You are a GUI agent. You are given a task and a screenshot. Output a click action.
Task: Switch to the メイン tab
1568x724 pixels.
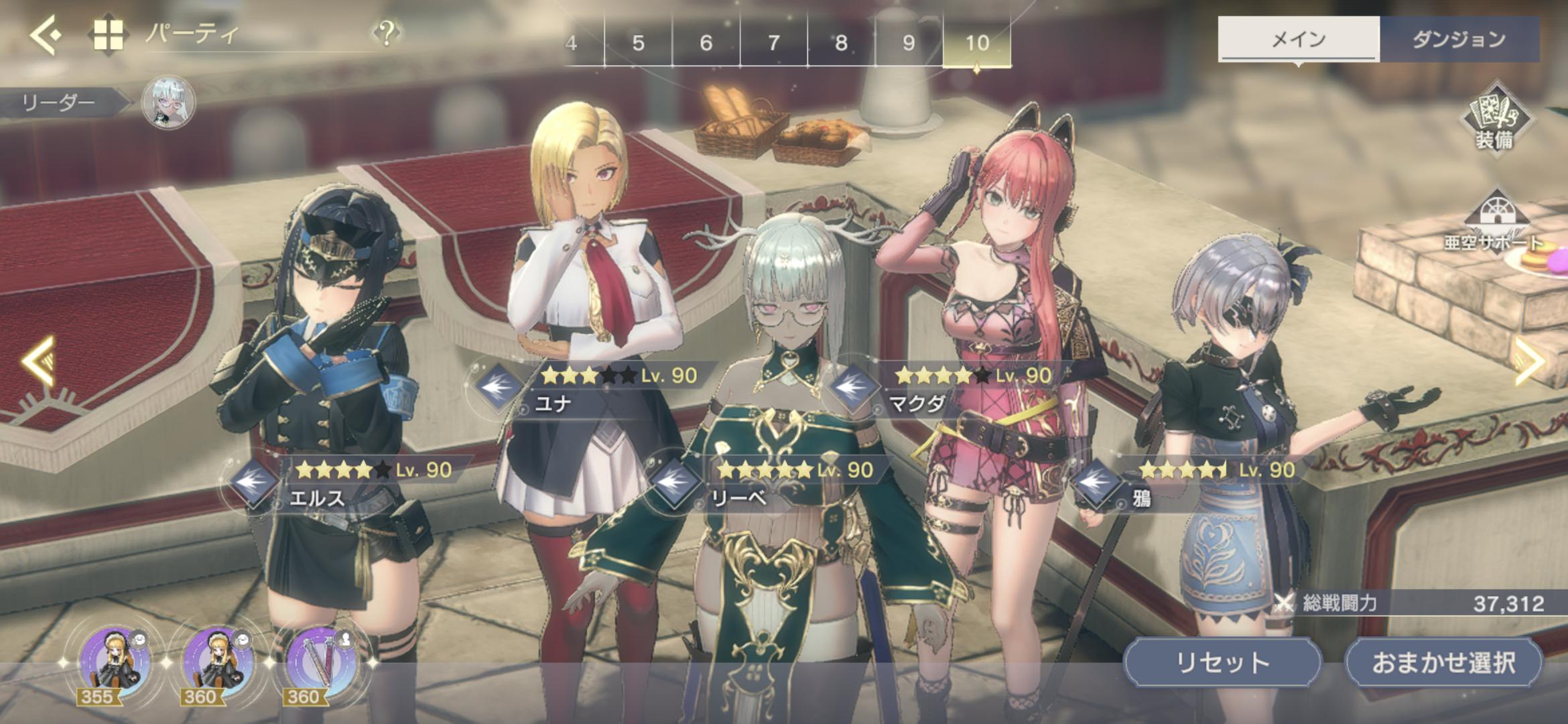[1298, 39]
